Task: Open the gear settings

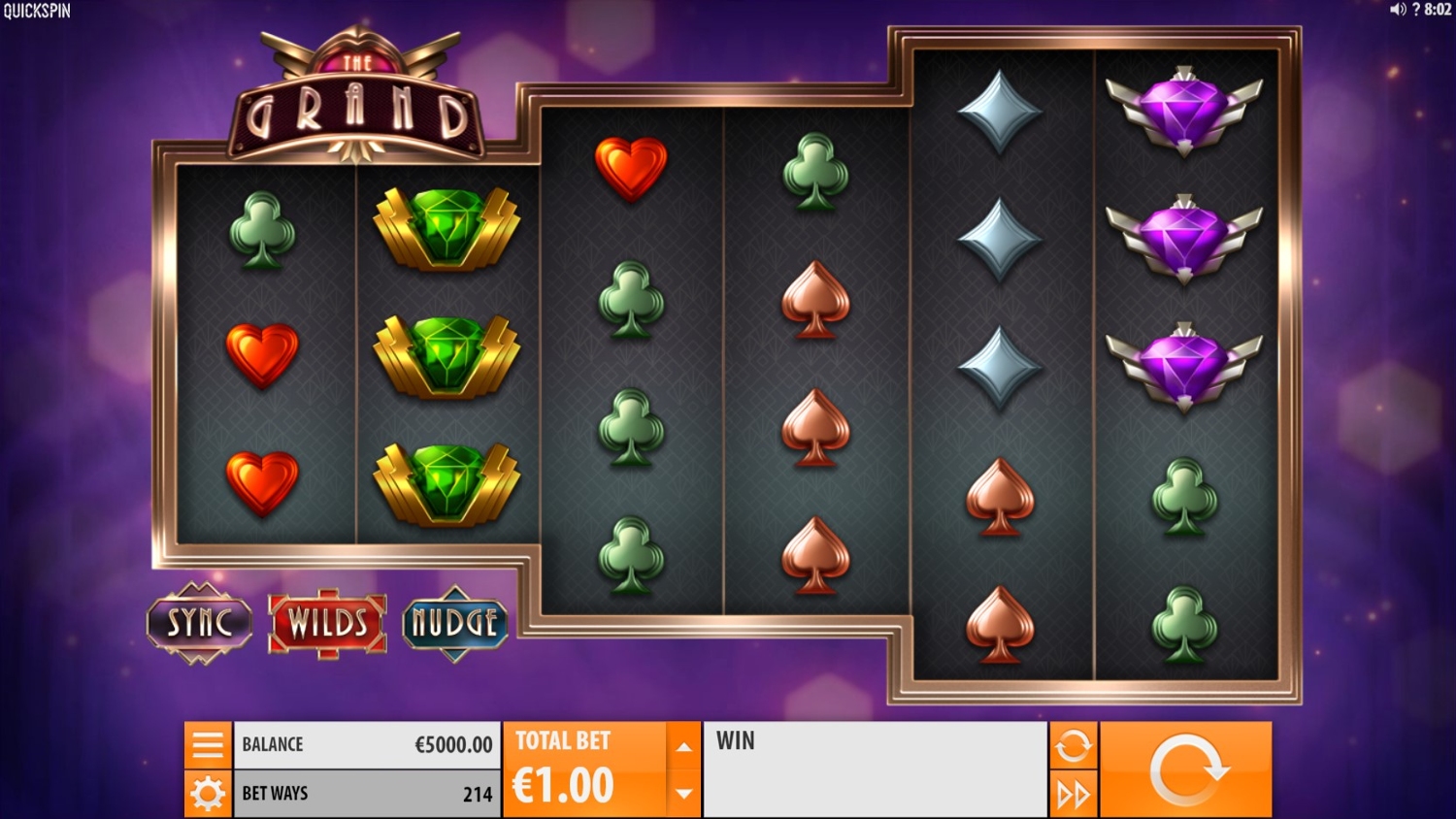Action: [x=208, y=794]
